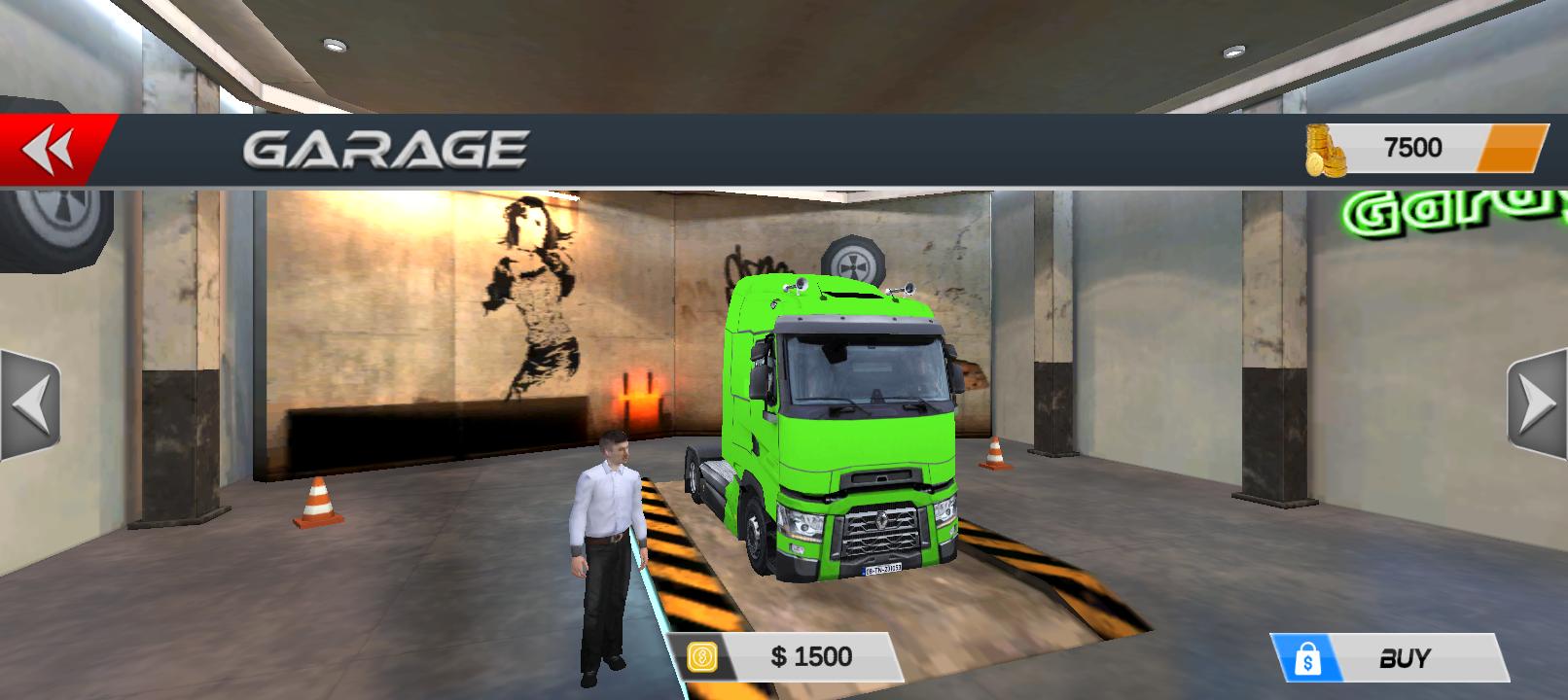Click the shopping bag icon on BUY
Screen dimensions: 1568x700
(x=1309, y=656)
